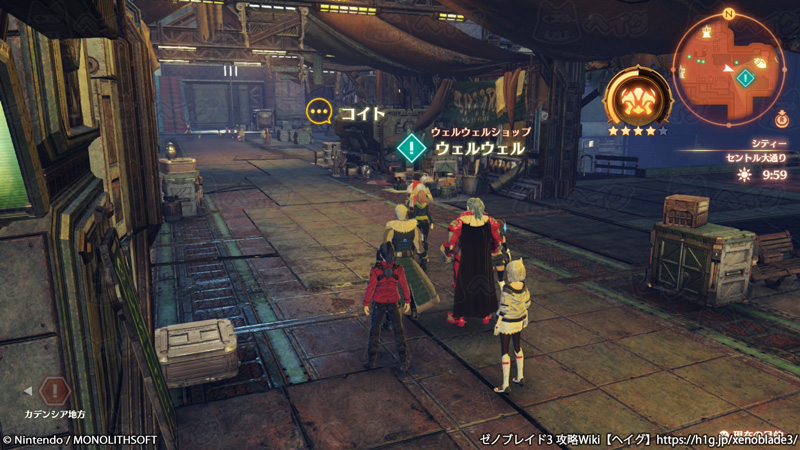Select the ウェルウェル shop diamond marker
The width and height of the screenshot is (800, 450).
pos(411,148)
